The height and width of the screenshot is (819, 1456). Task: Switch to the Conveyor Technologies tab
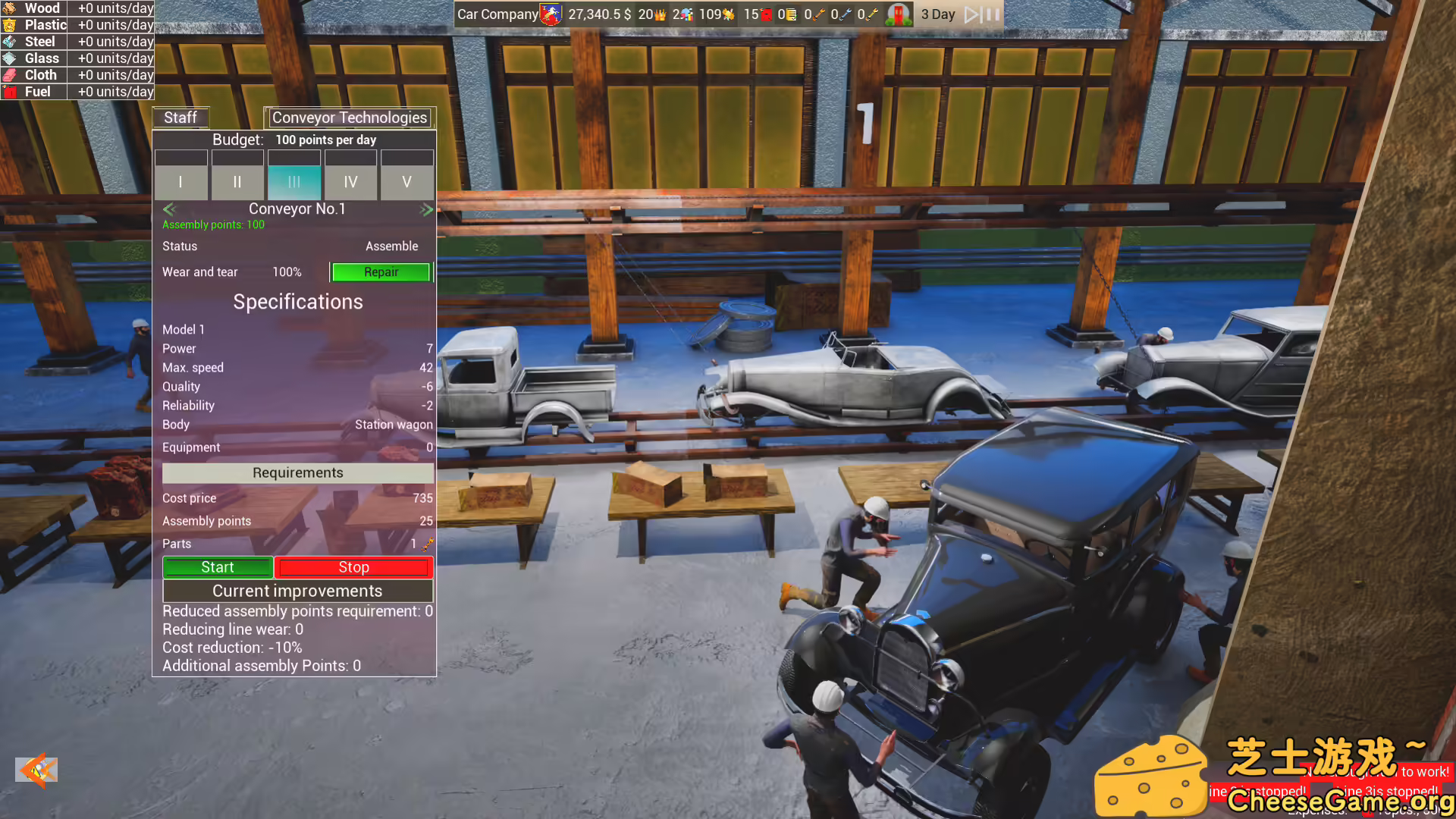[350, 118]
